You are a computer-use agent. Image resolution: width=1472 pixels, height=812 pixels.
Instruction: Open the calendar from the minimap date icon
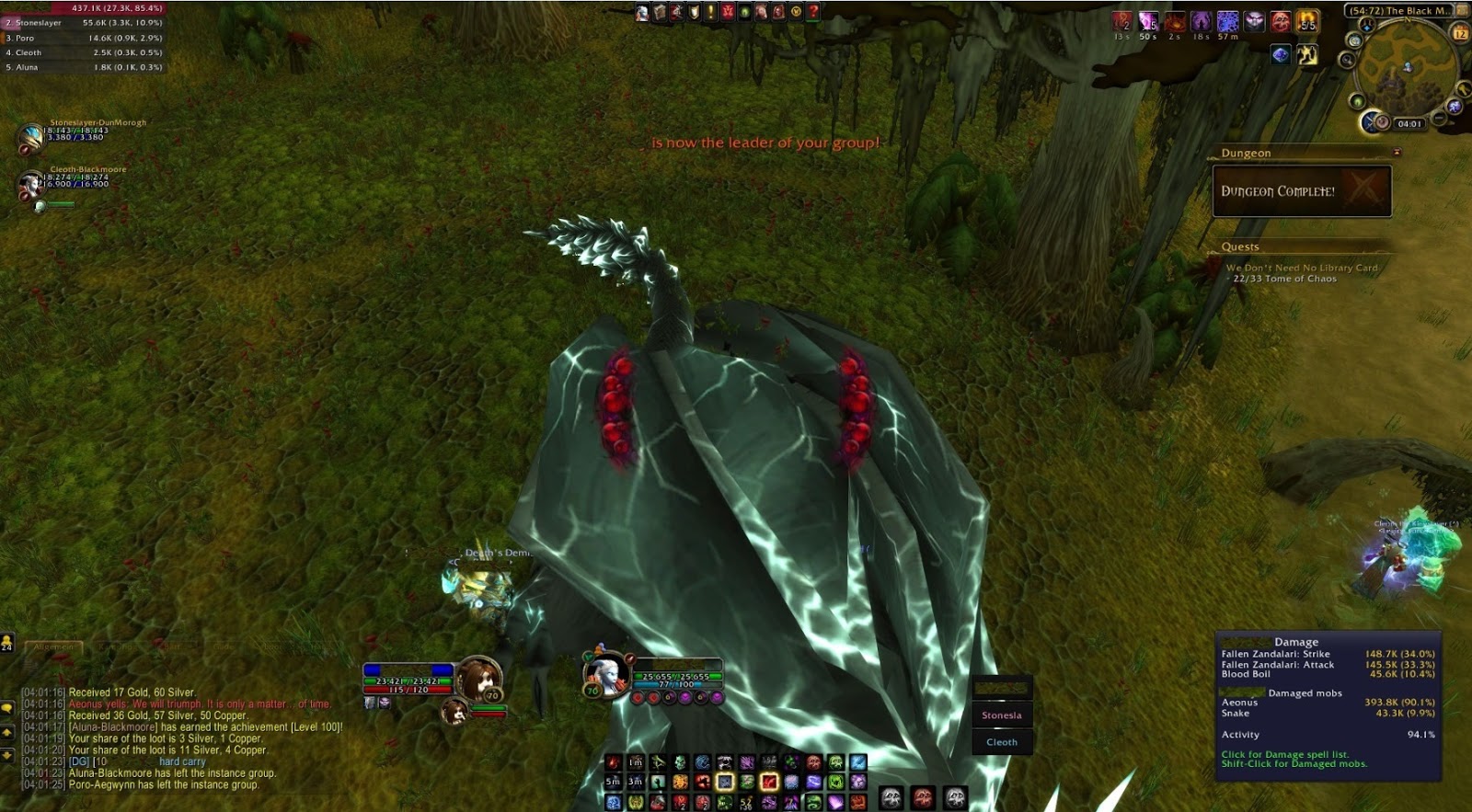pyautogui.click(x=1460, y=33)
